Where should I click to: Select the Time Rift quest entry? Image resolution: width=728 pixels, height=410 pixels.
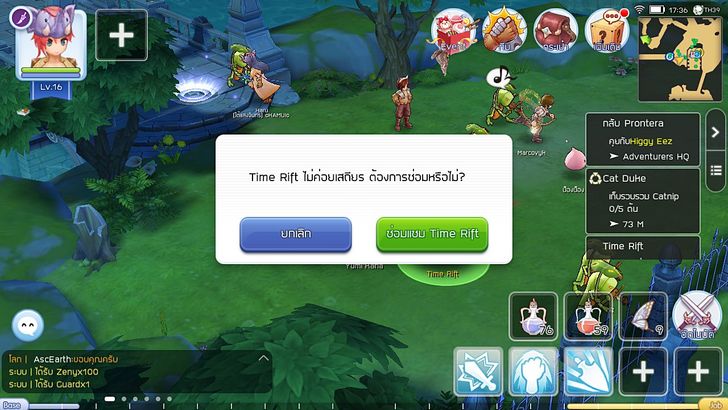pyautogui.click(x=644, y=246)
